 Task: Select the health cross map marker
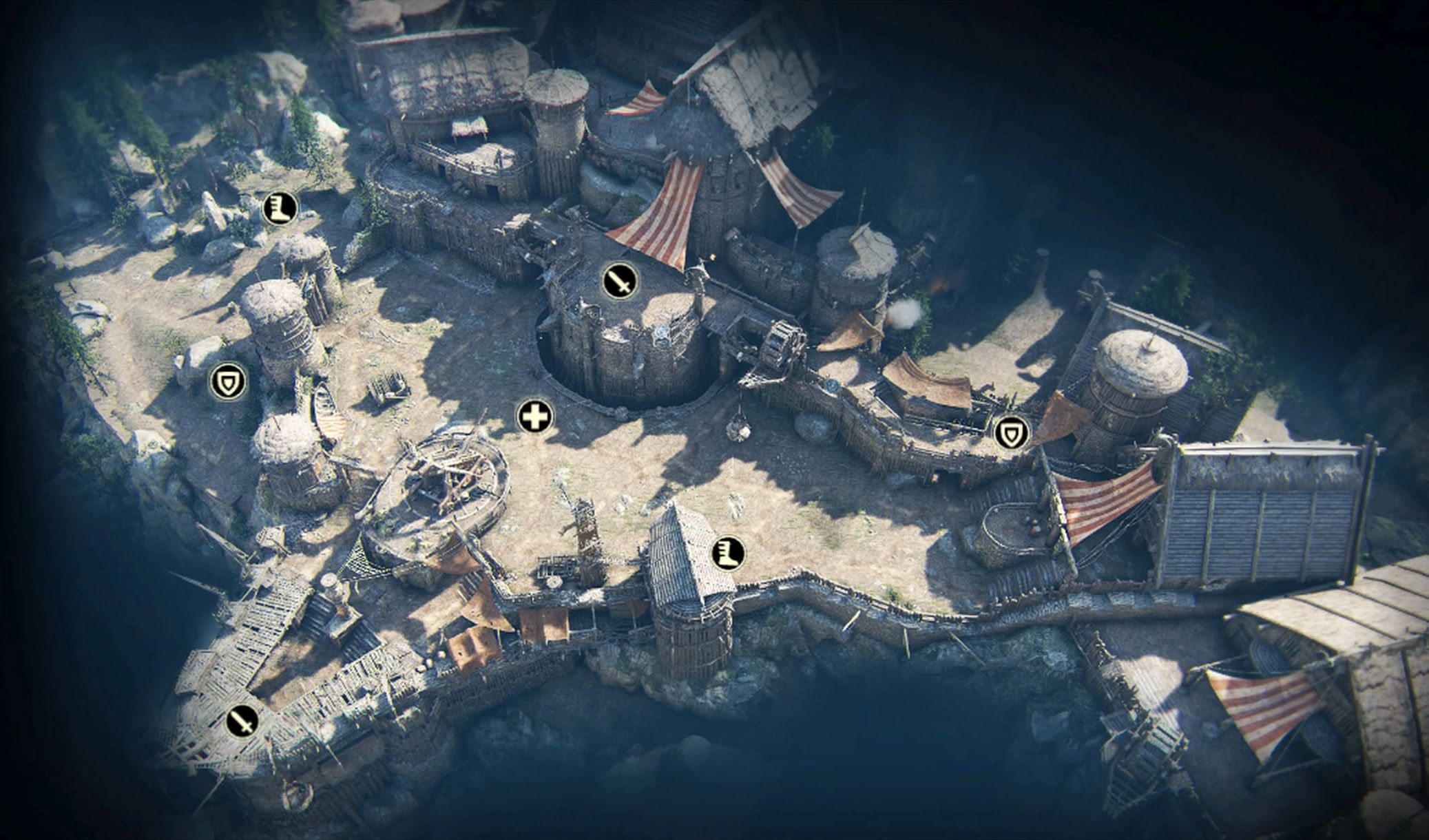[x=535, y=417]
